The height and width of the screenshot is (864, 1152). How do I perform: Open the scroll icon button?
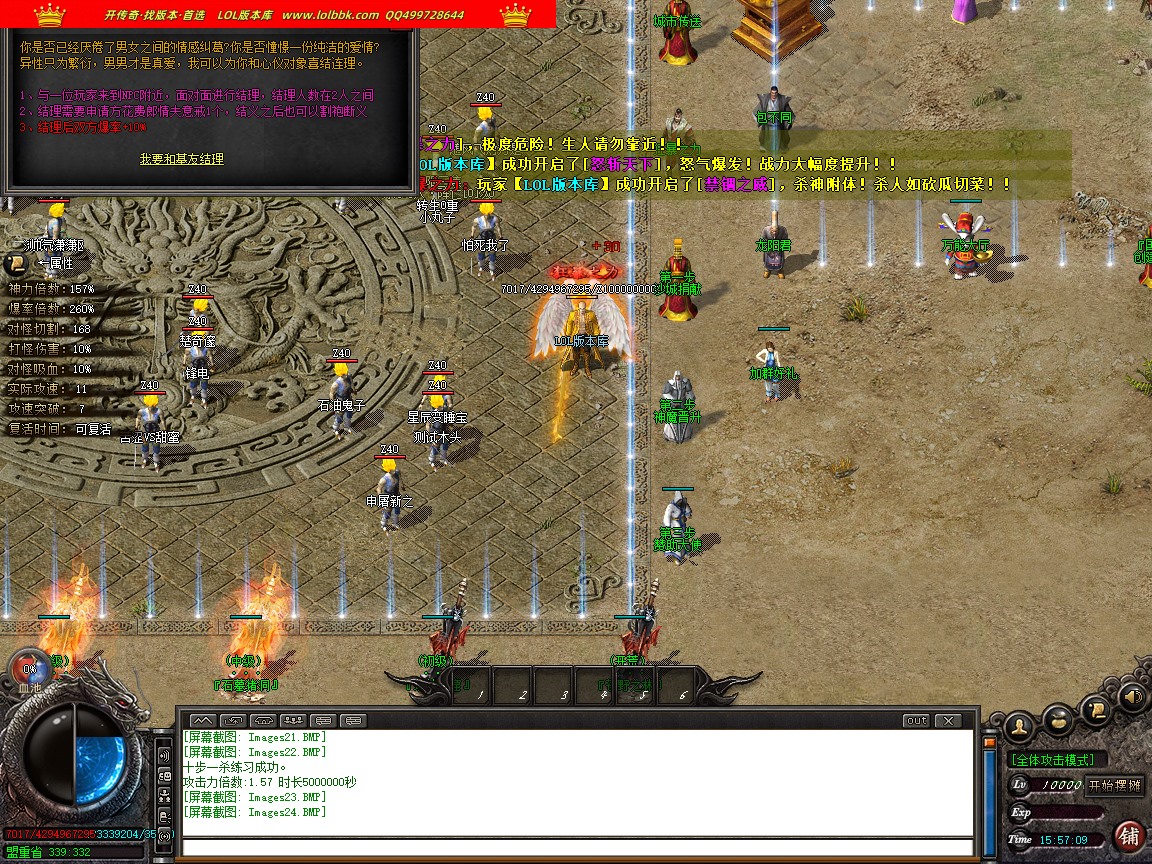tap(1095, 711)
